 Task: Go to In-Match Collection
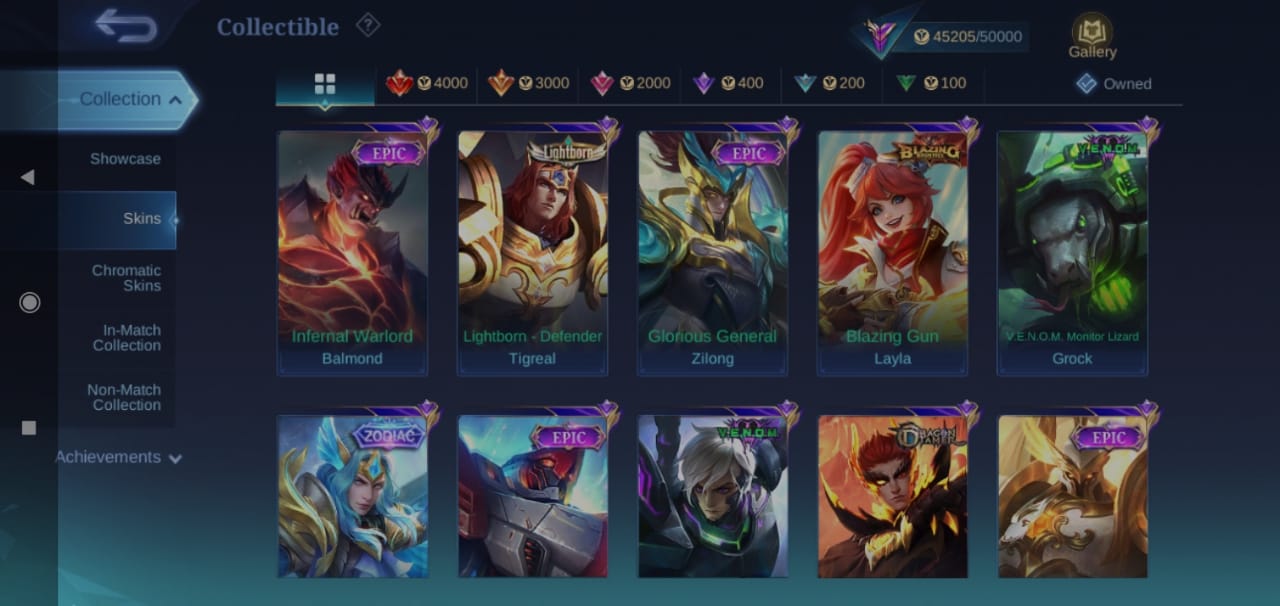[x=127, y=338]
